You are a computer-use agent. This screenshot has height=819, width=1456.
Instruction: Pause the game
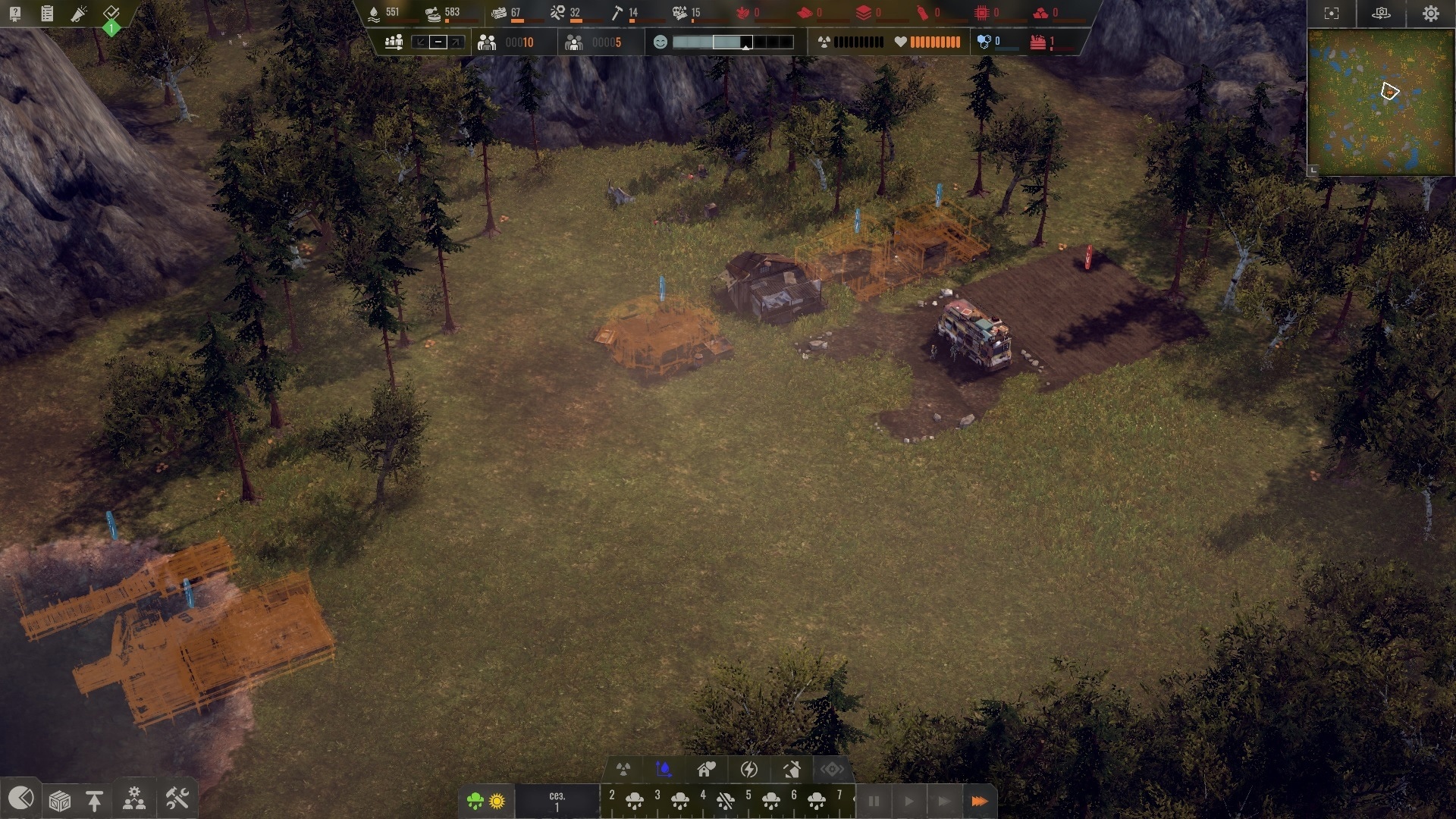(x=874, y=801)
